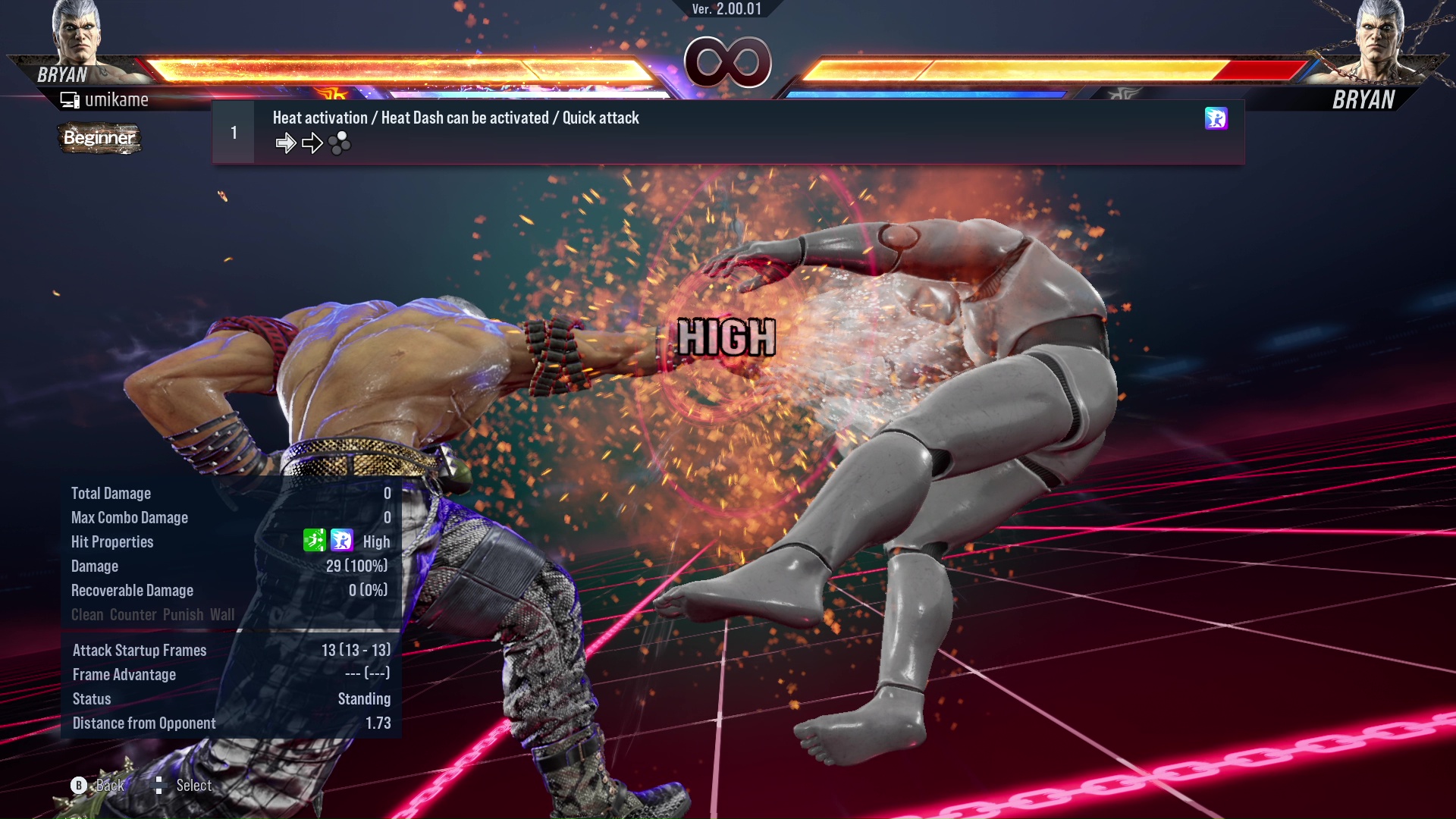Select the Beginner rank badge
This screenshot has height=819, width=1456.
tap(99, 139)
